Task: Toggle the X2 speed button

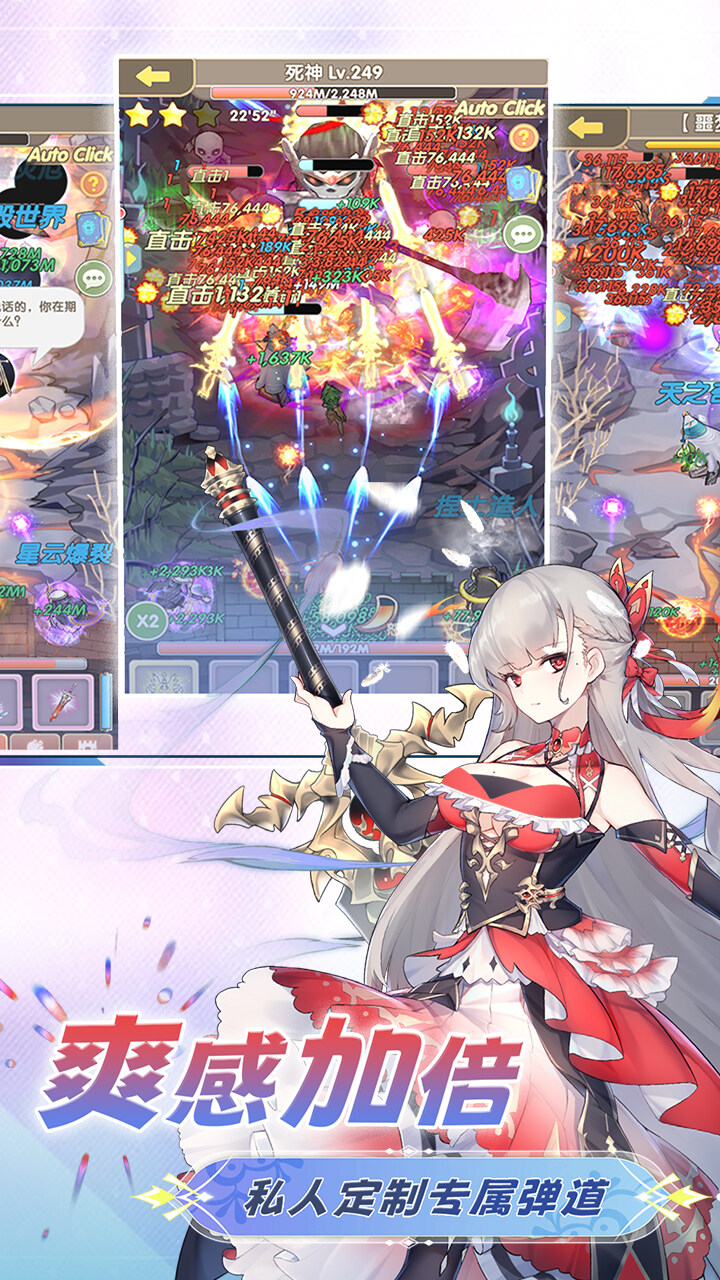Action: 148,620
